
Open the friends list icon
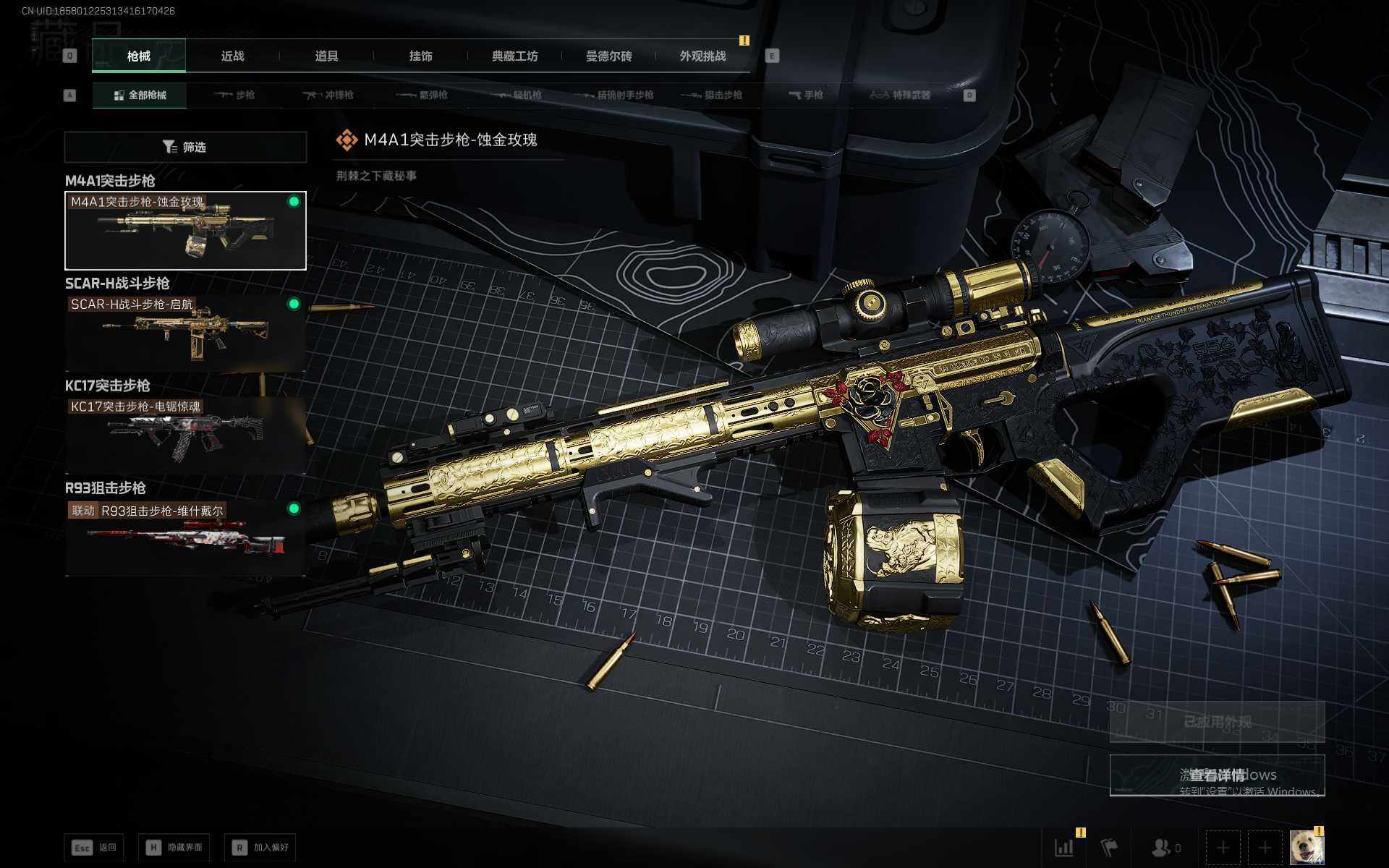(x=1165, y=847)
